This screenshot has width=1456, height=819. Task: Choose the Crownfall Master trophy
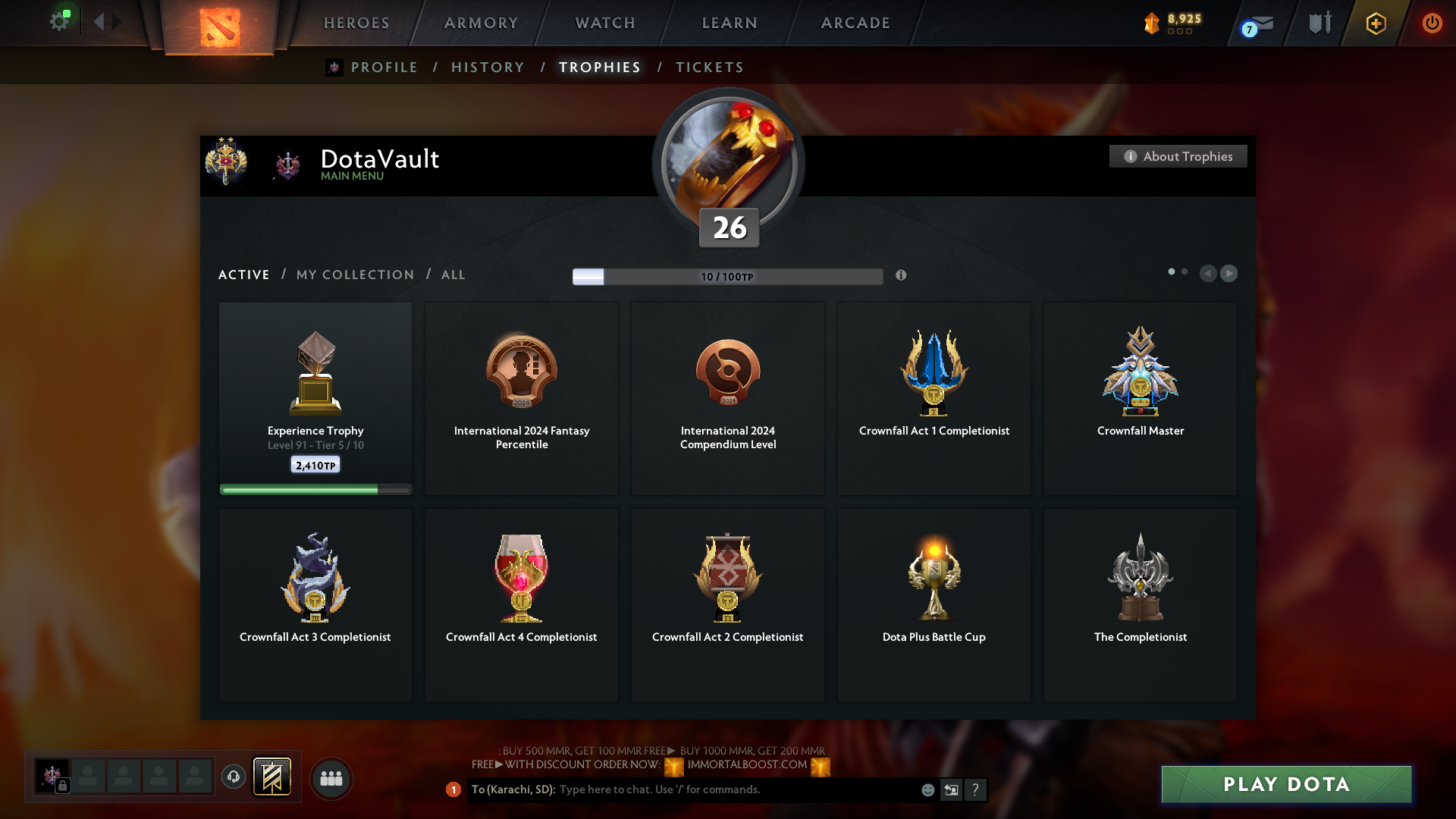tap(1140, 398)
